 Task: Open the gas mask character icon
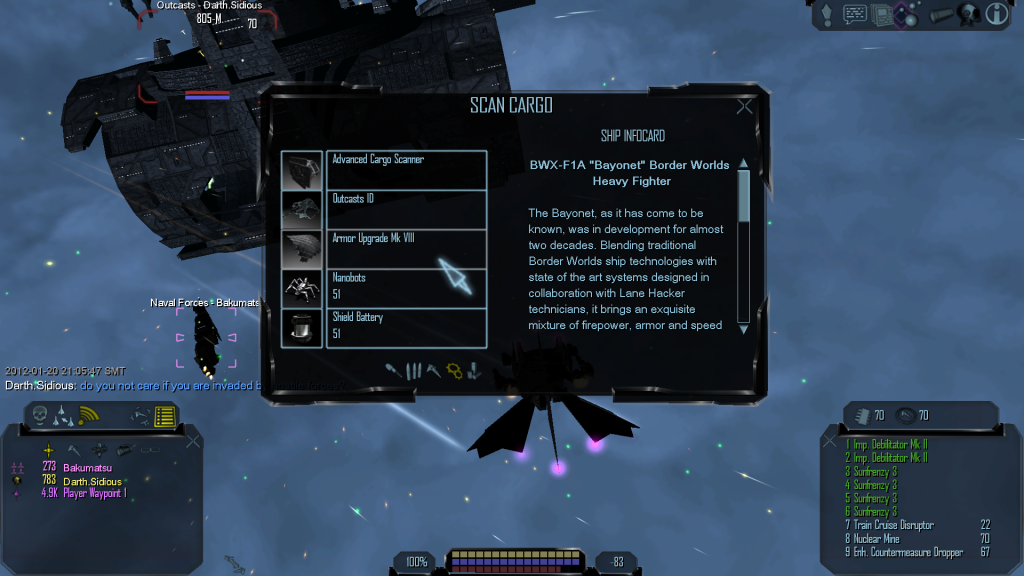click(968, 14)
